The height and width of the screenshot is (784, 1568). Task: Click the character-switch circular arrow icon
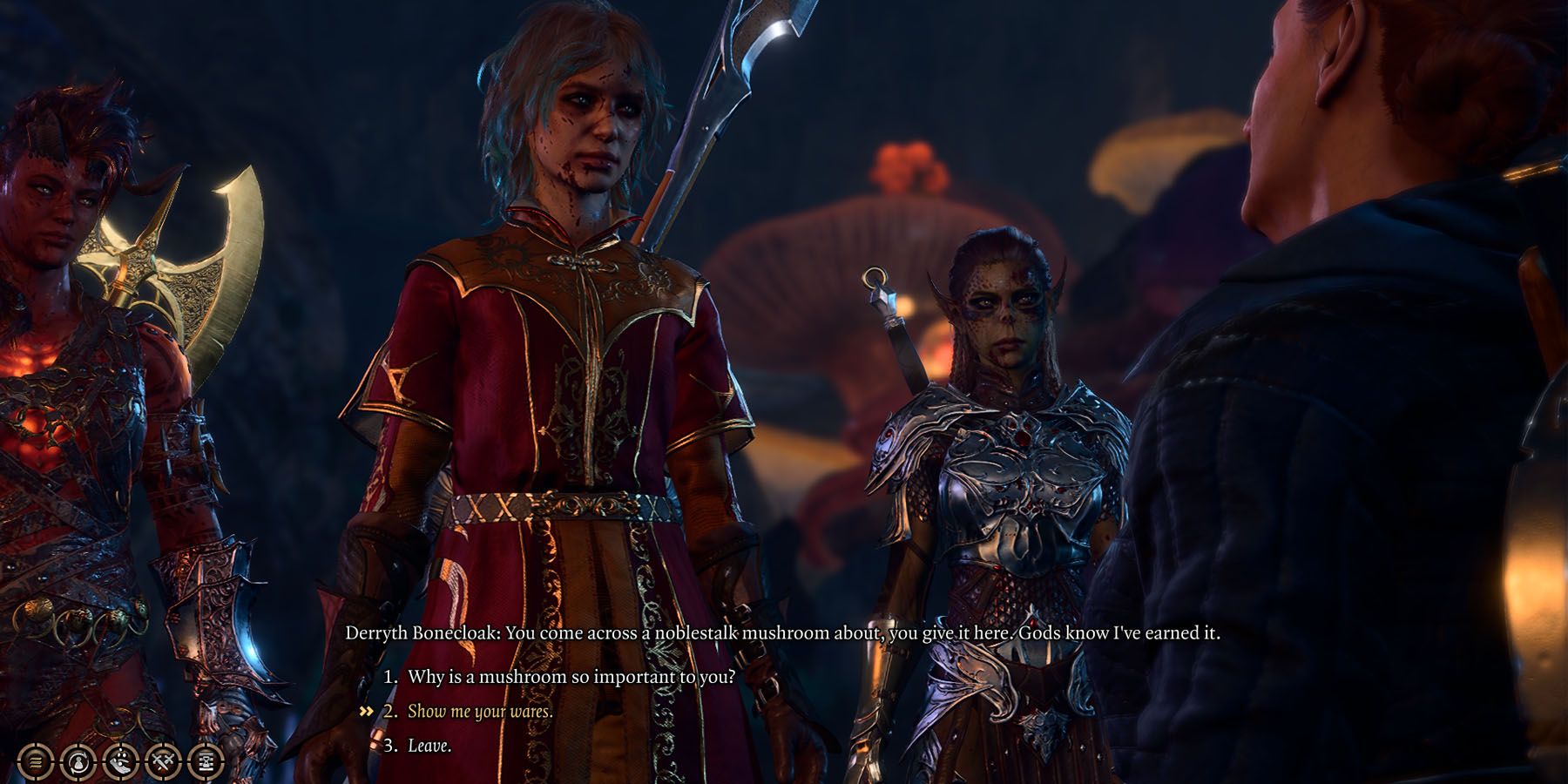click(77, 761)
